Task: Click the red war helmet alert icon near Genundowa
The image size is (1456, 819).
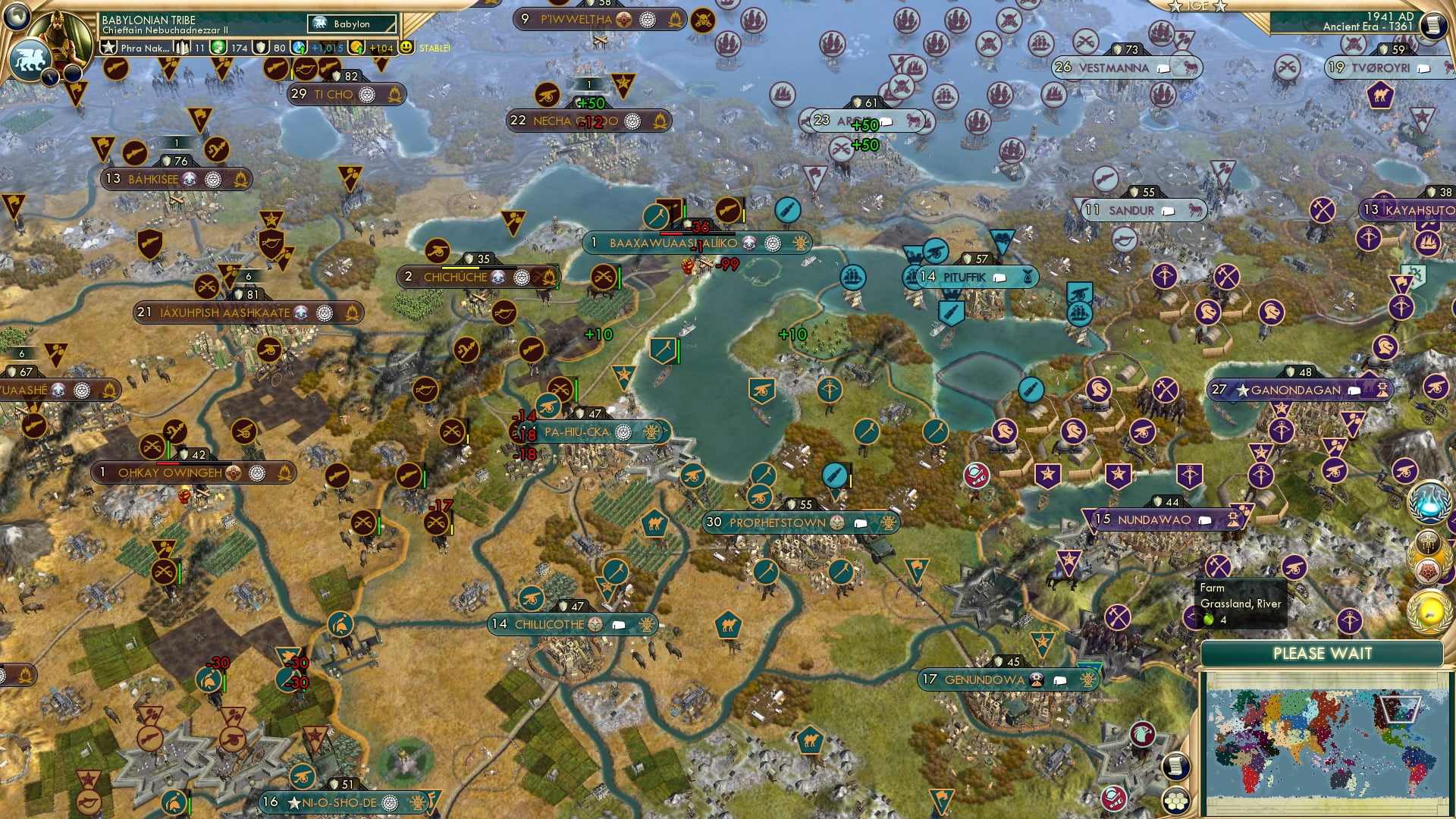Action: (1112, 799)
